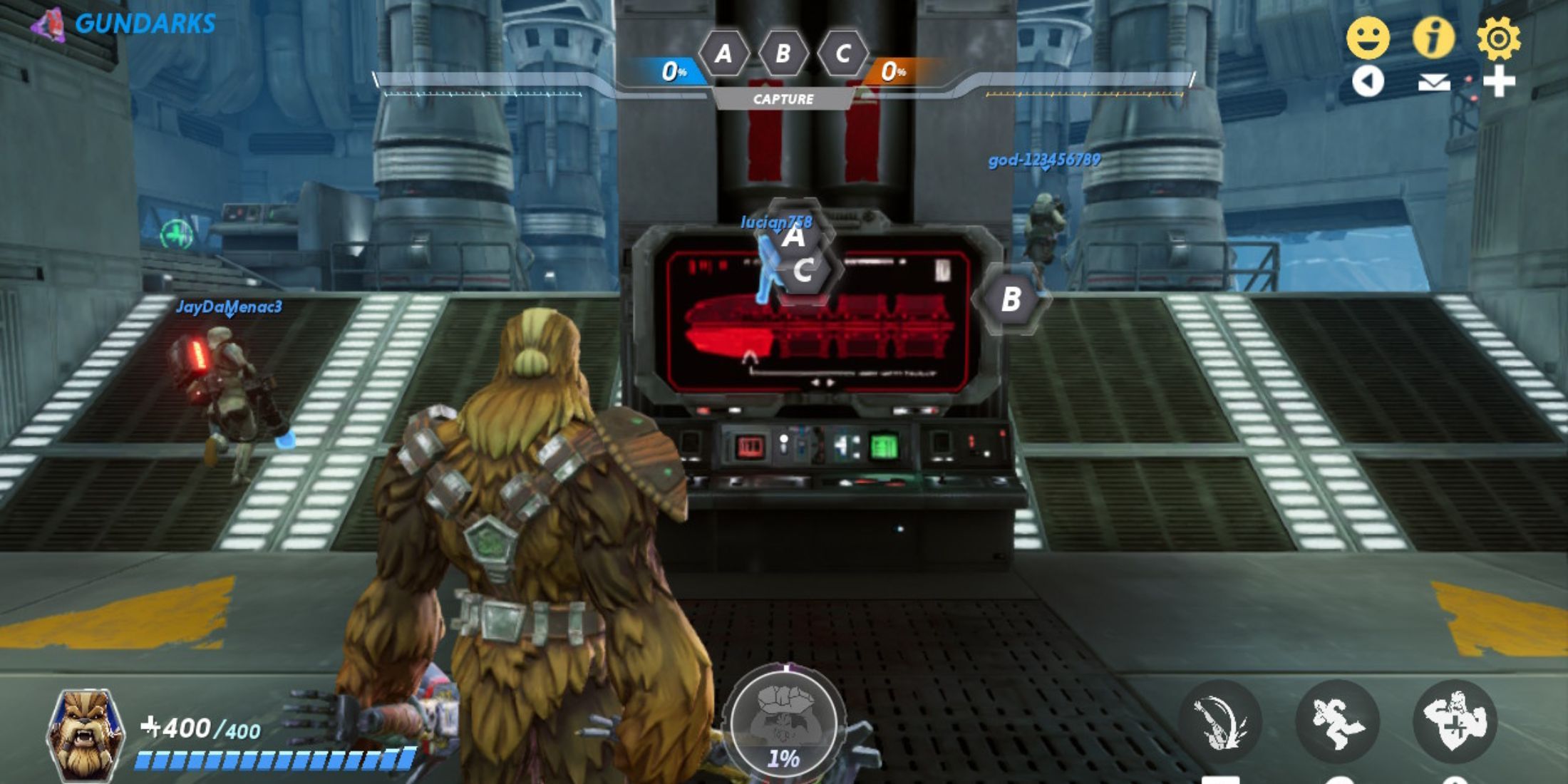Collapse the quick-access panel with the back arrow
This screenshot has height=784, width=1568.
pyautogui.click(x=1370, y=82)
